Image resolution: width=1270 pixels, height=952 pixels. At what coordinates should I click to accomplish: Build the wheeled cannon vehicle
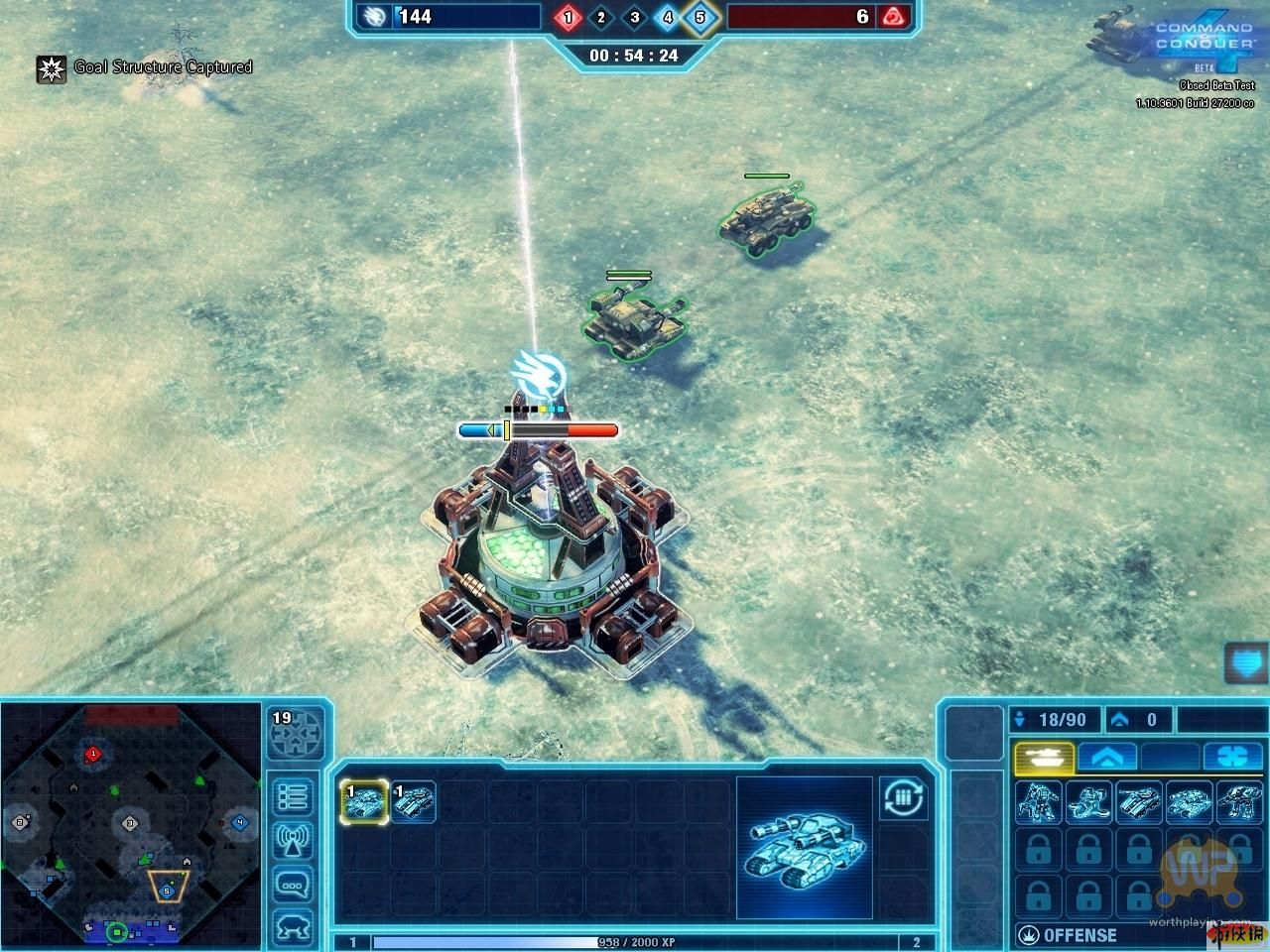(x=1138, y=802)
